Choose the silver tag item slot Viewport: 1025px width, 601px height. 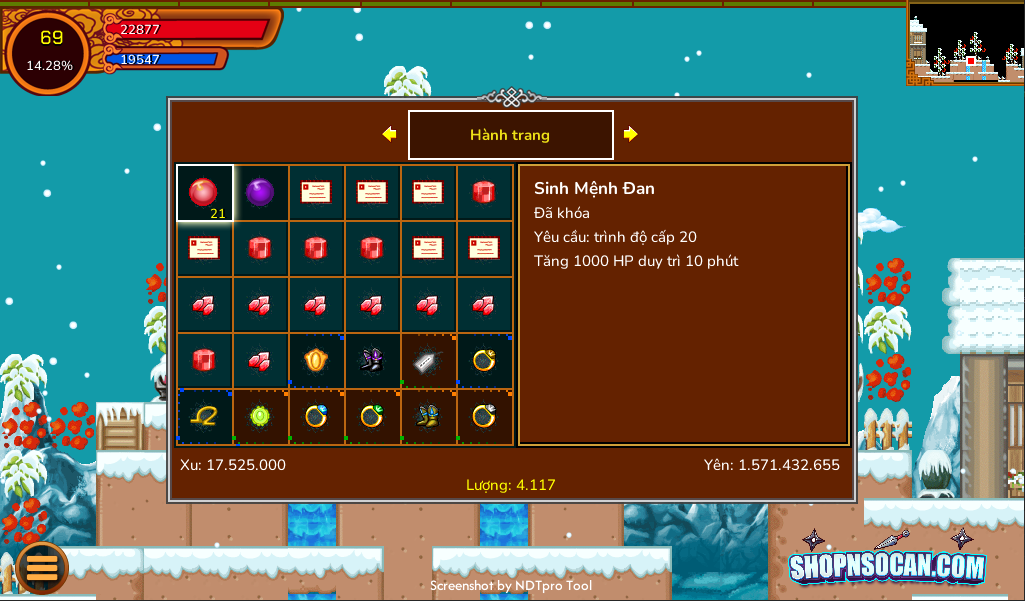click(x=428, y=360)
